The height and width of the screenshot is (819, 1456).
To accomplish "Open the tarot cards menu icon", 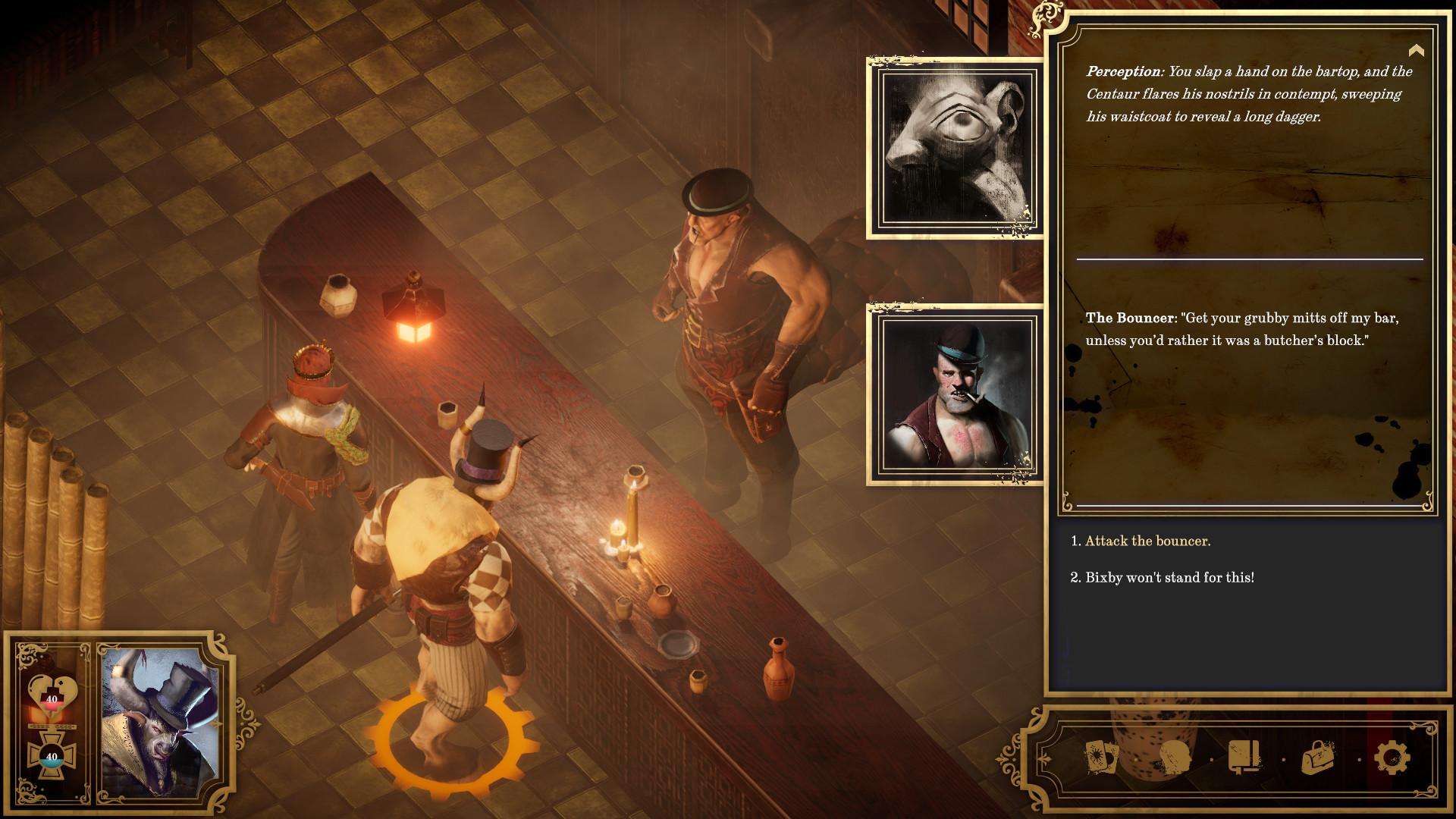I will [1101, 757].
